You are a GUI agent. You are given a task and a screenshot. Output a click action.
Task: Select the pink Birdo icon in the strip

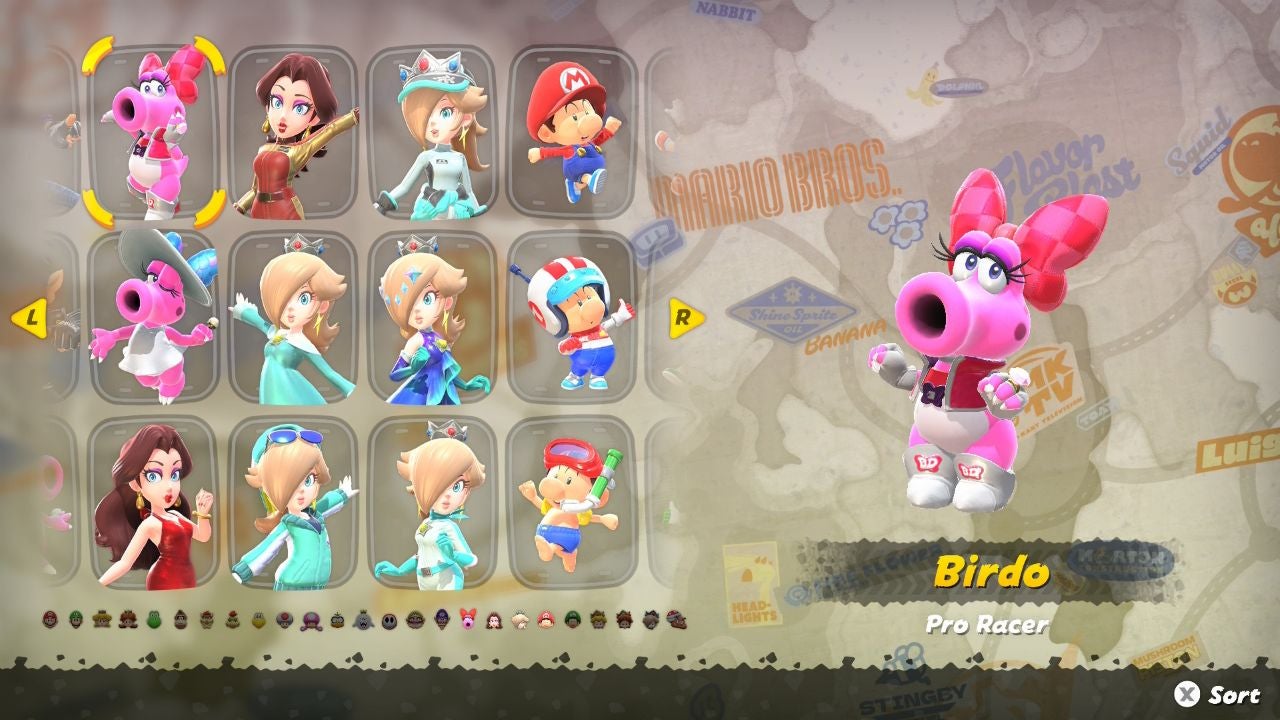pos(467,620)
